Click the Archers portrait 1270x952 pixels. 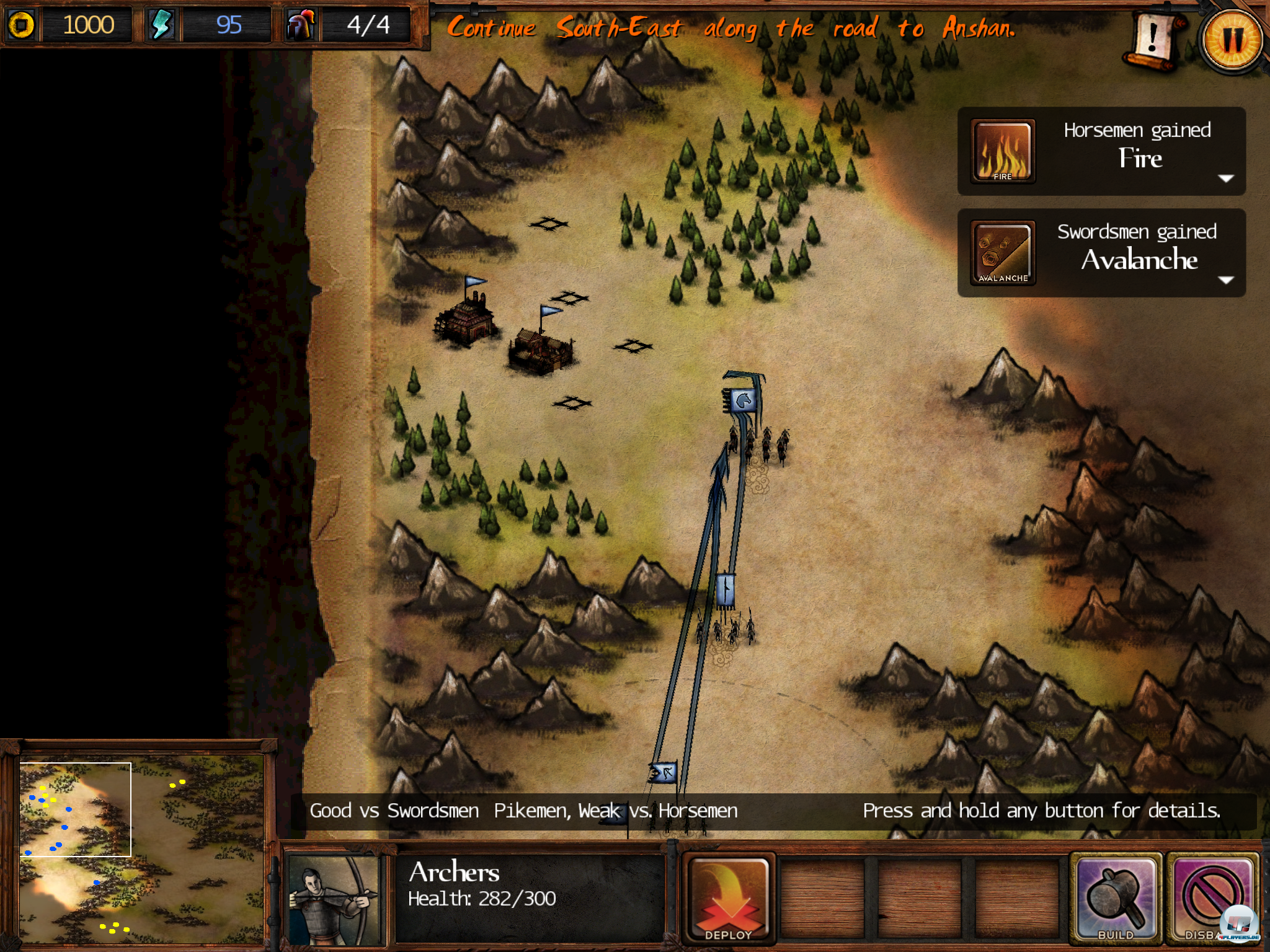click(x=334, y=899)
